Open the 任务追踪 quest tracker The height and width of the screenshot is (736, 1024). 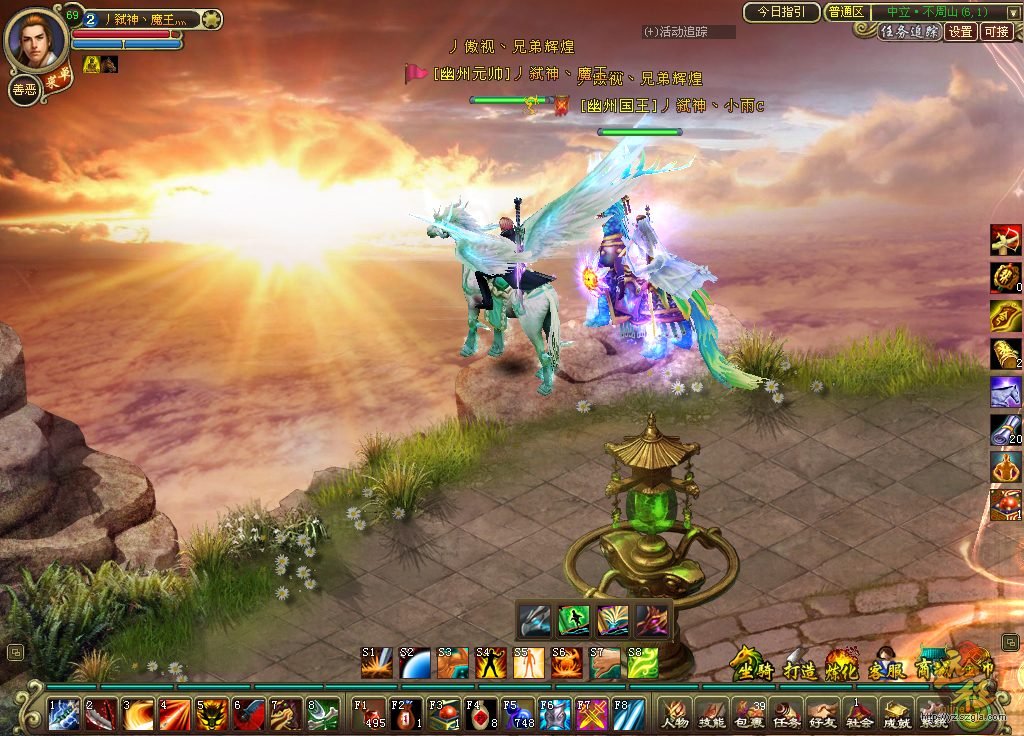910,32
